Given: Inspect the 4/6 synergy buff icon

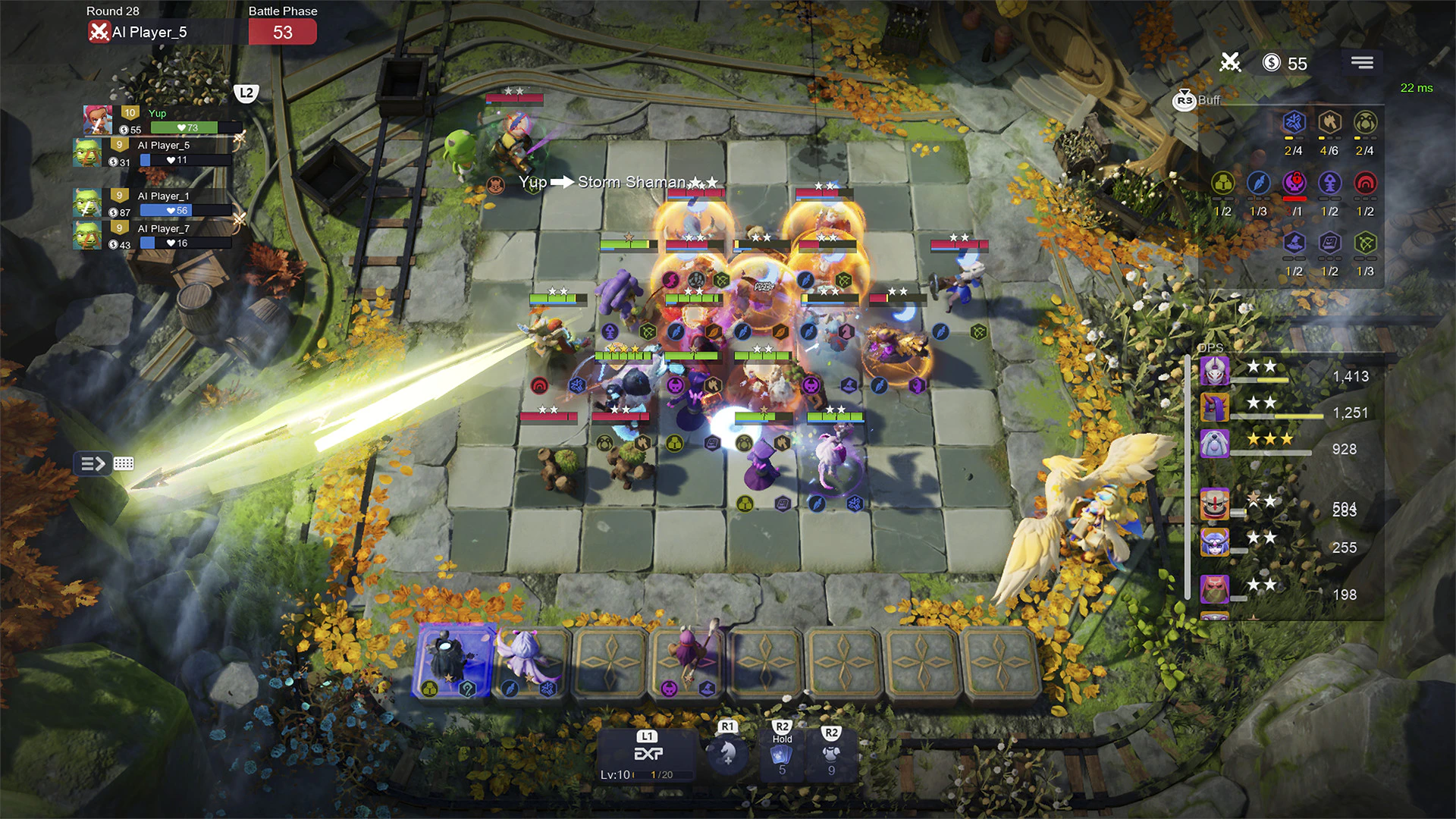Looking at the screenshot, I should (x=1329, y=123).
